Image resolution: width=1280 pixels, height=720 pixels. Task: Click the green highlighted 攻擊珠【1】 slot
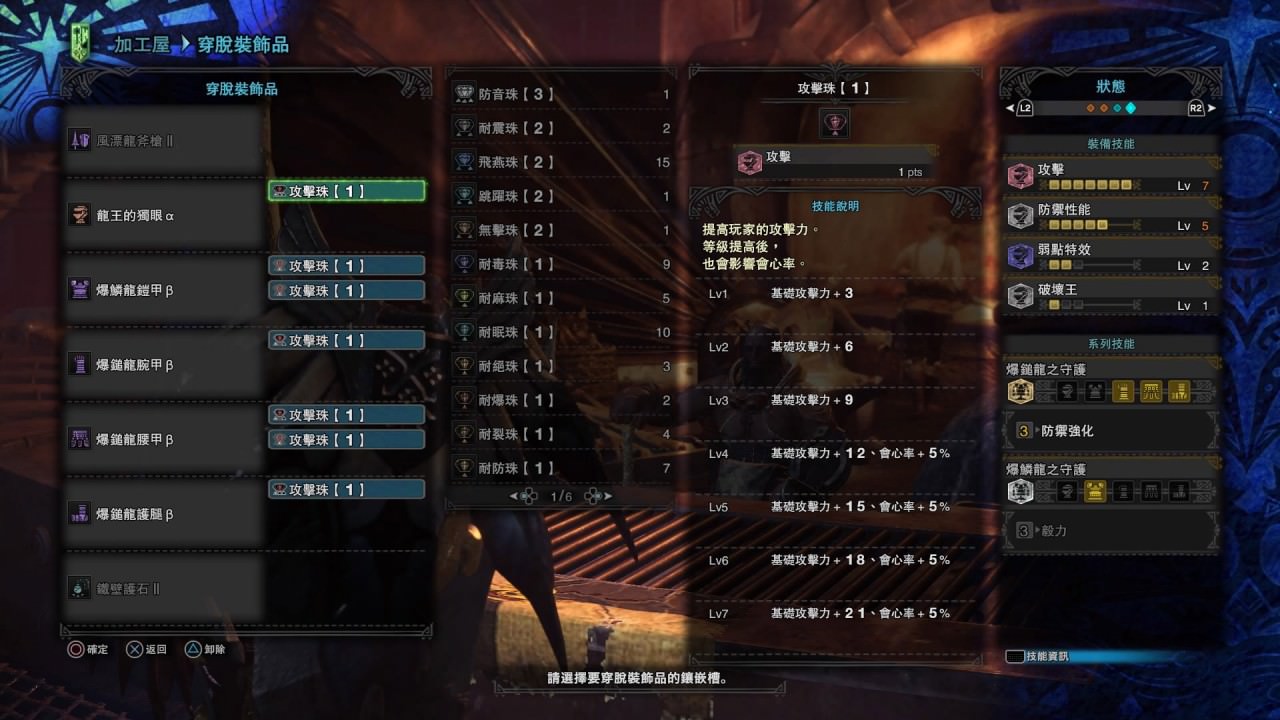tap(346, 191)
